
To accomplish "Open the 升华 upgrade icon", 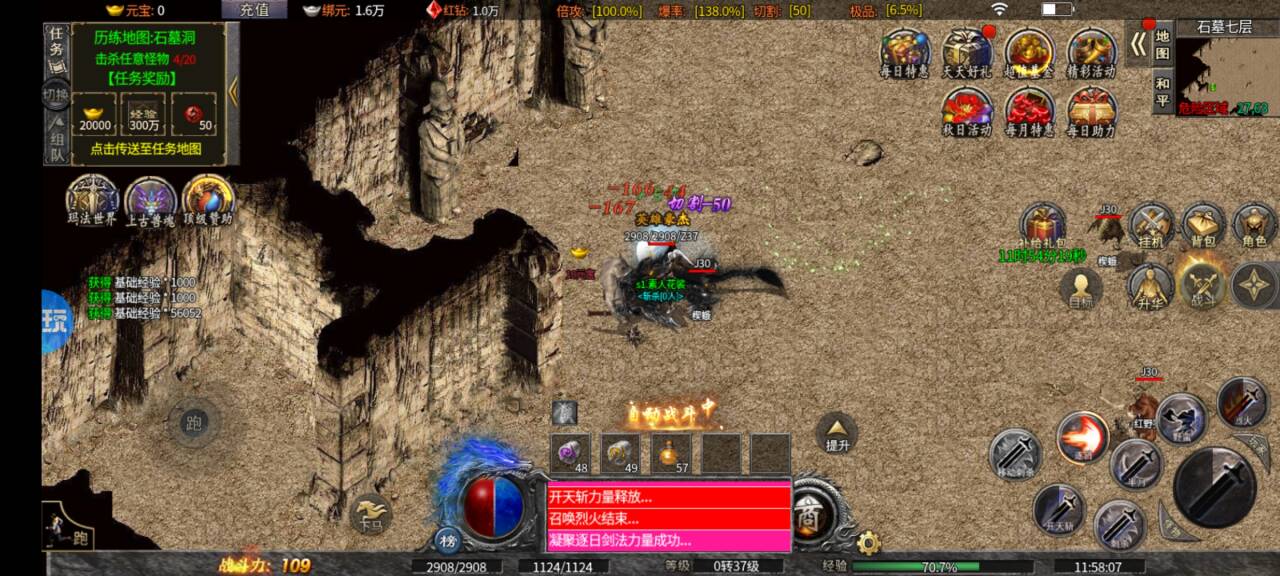I will click(x=1151, y=286).
